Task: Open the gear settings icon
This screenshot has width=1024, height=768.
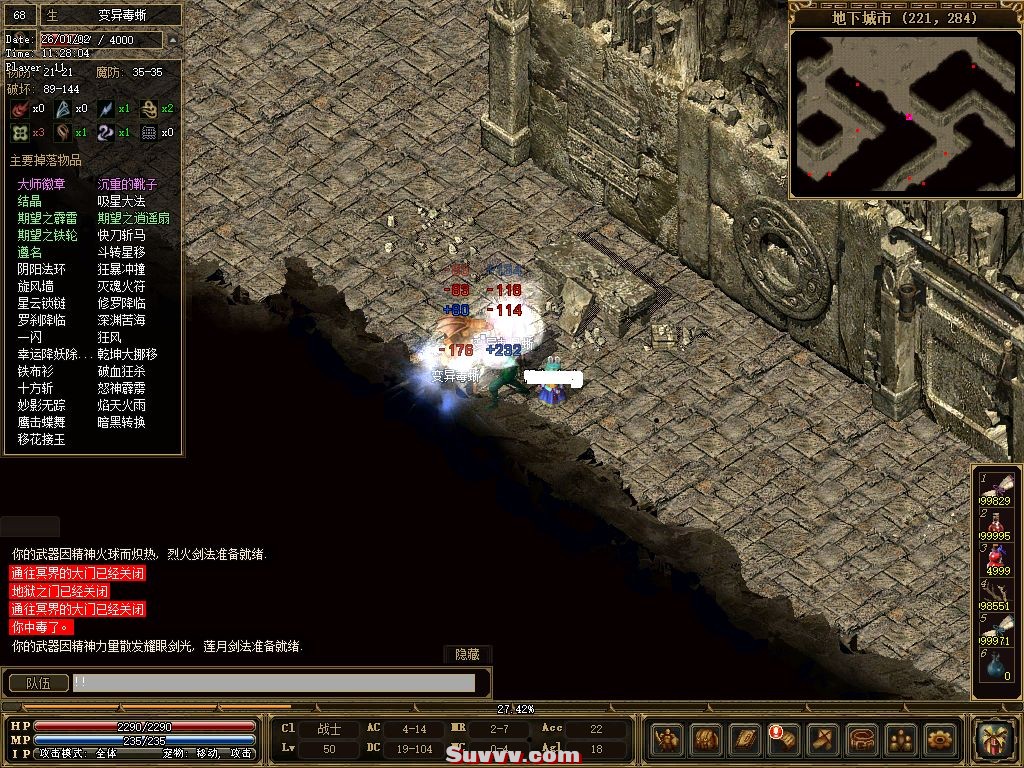Action: pos(940,740)
